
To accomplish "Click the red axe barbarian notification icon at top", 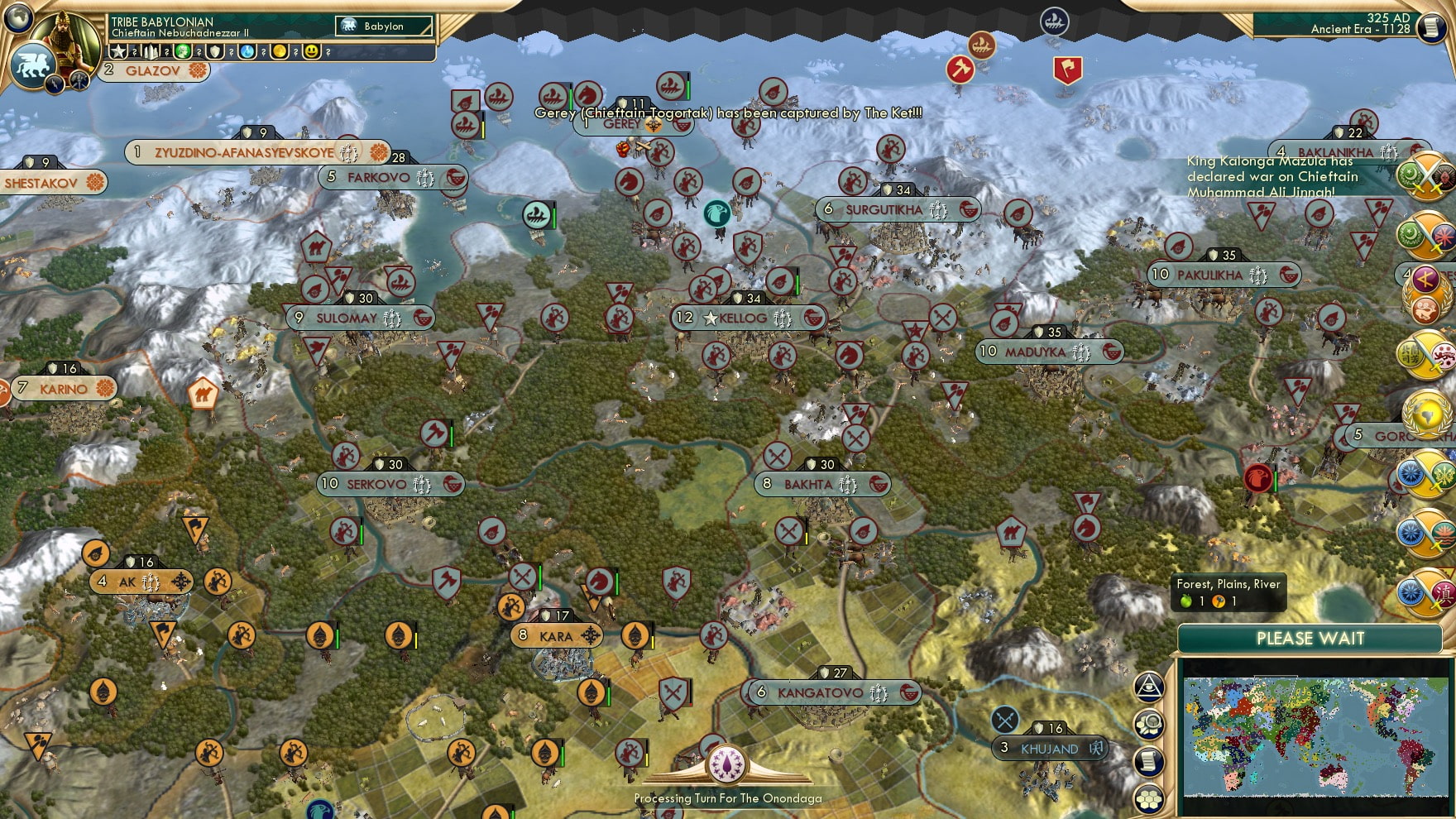I will pos(960,69).
